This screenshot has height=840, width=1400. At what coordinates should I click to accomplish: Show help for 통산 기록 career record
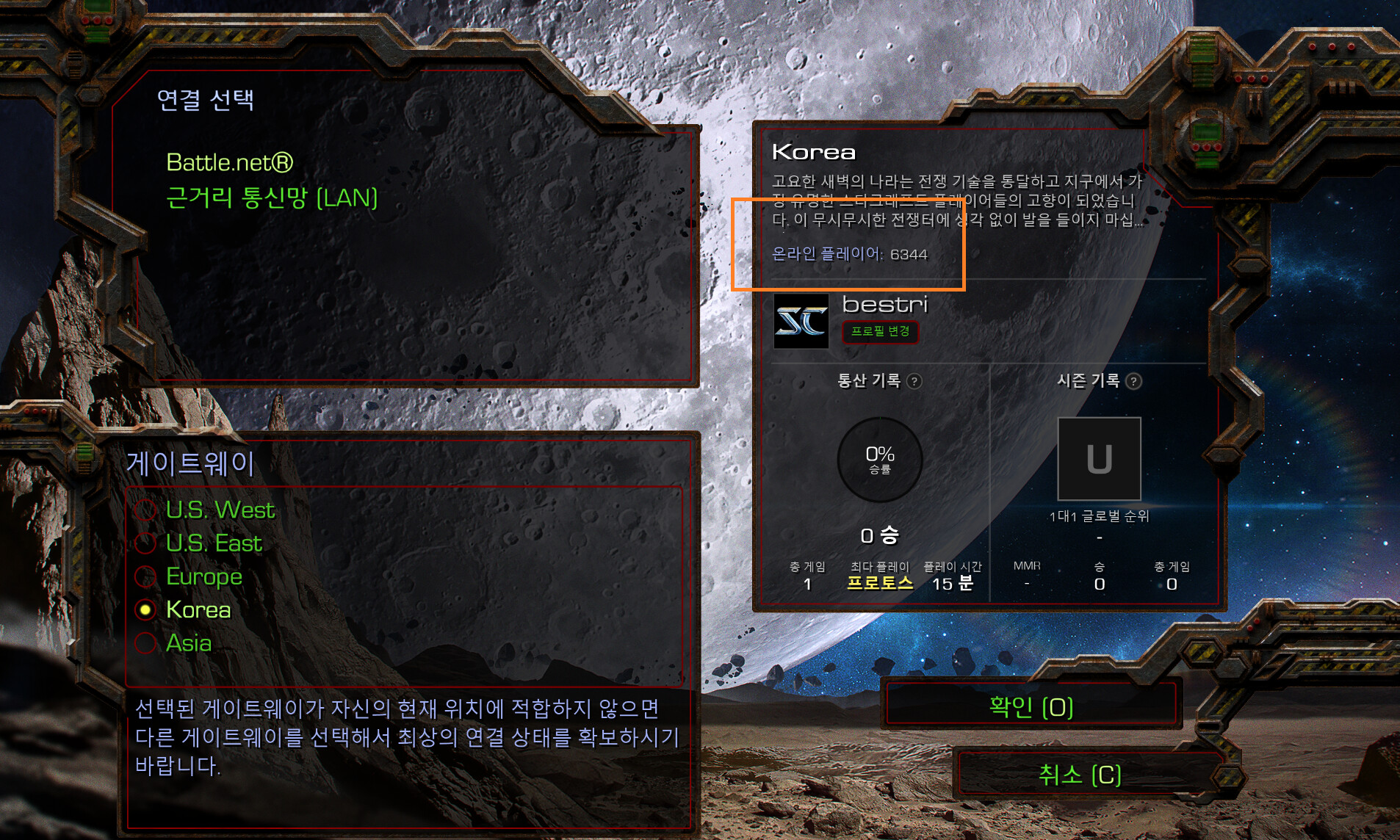pyautogui.click(x=914, y=381)
